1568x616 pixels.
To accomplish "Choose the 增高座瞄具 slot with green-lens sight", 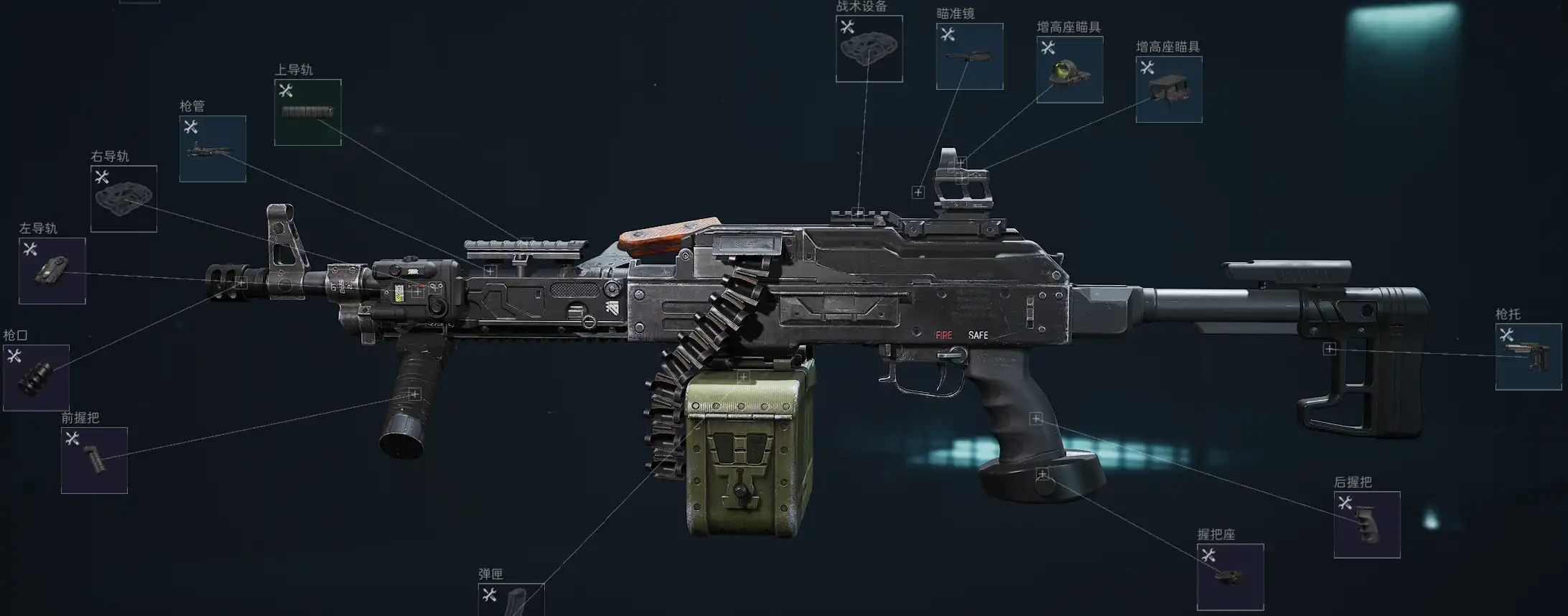I will [1069, 70].
